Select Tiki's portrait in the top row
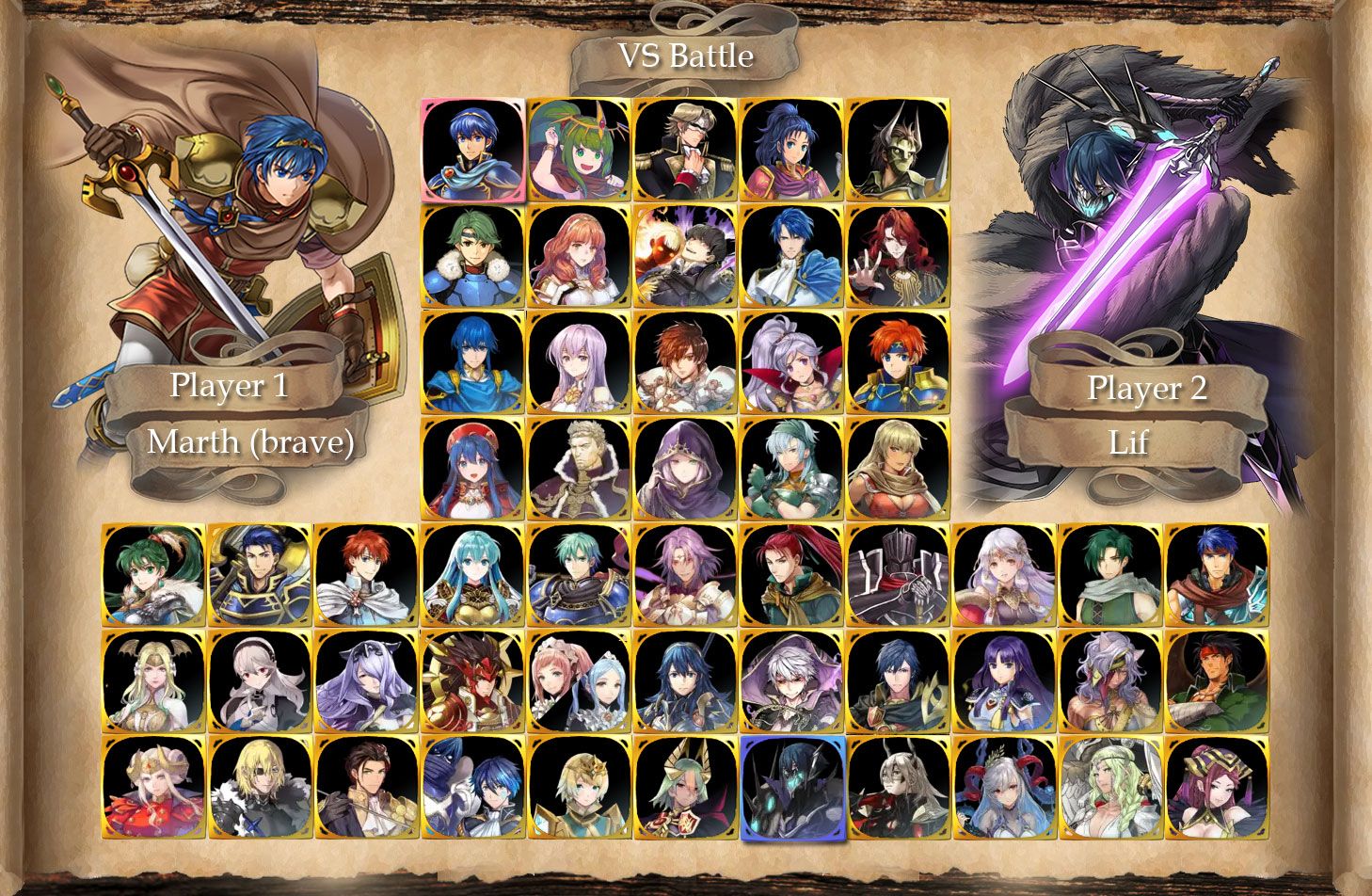Viewport: 1372px width, 896px height. tap(574, 151)
